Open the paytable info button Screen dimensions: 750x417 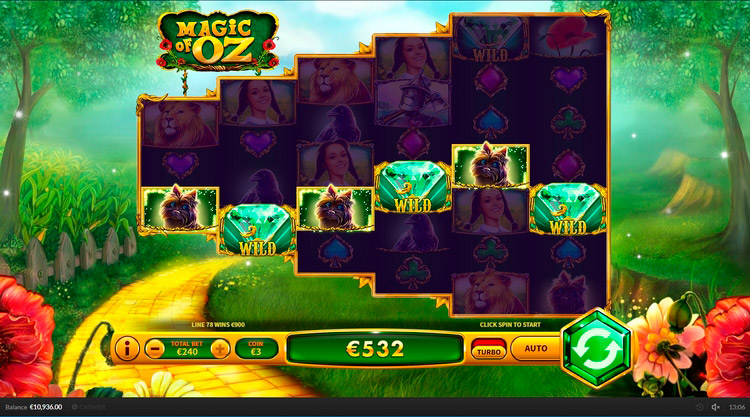coord(127,349)
